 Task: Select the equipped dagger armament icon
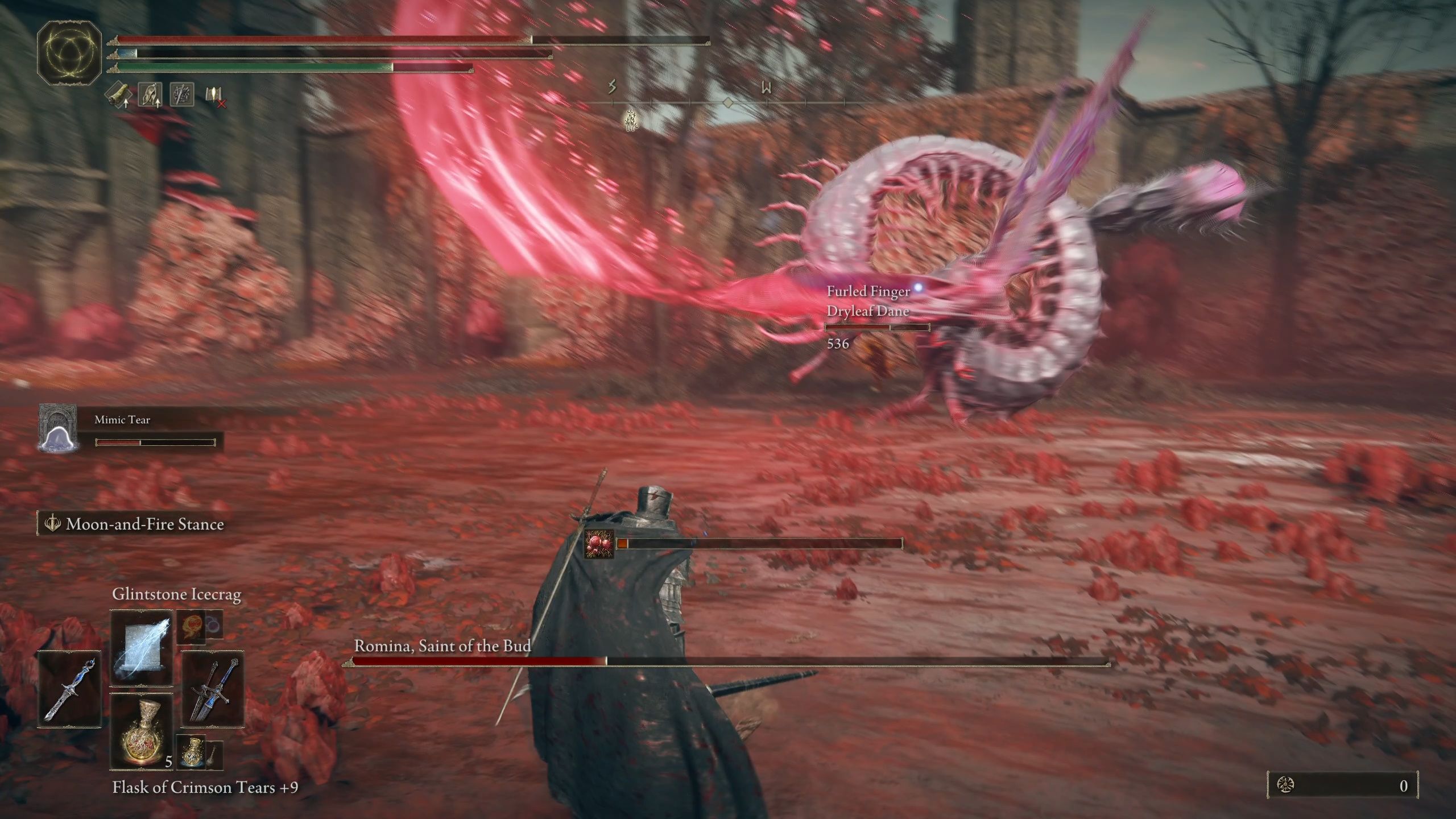69,691
